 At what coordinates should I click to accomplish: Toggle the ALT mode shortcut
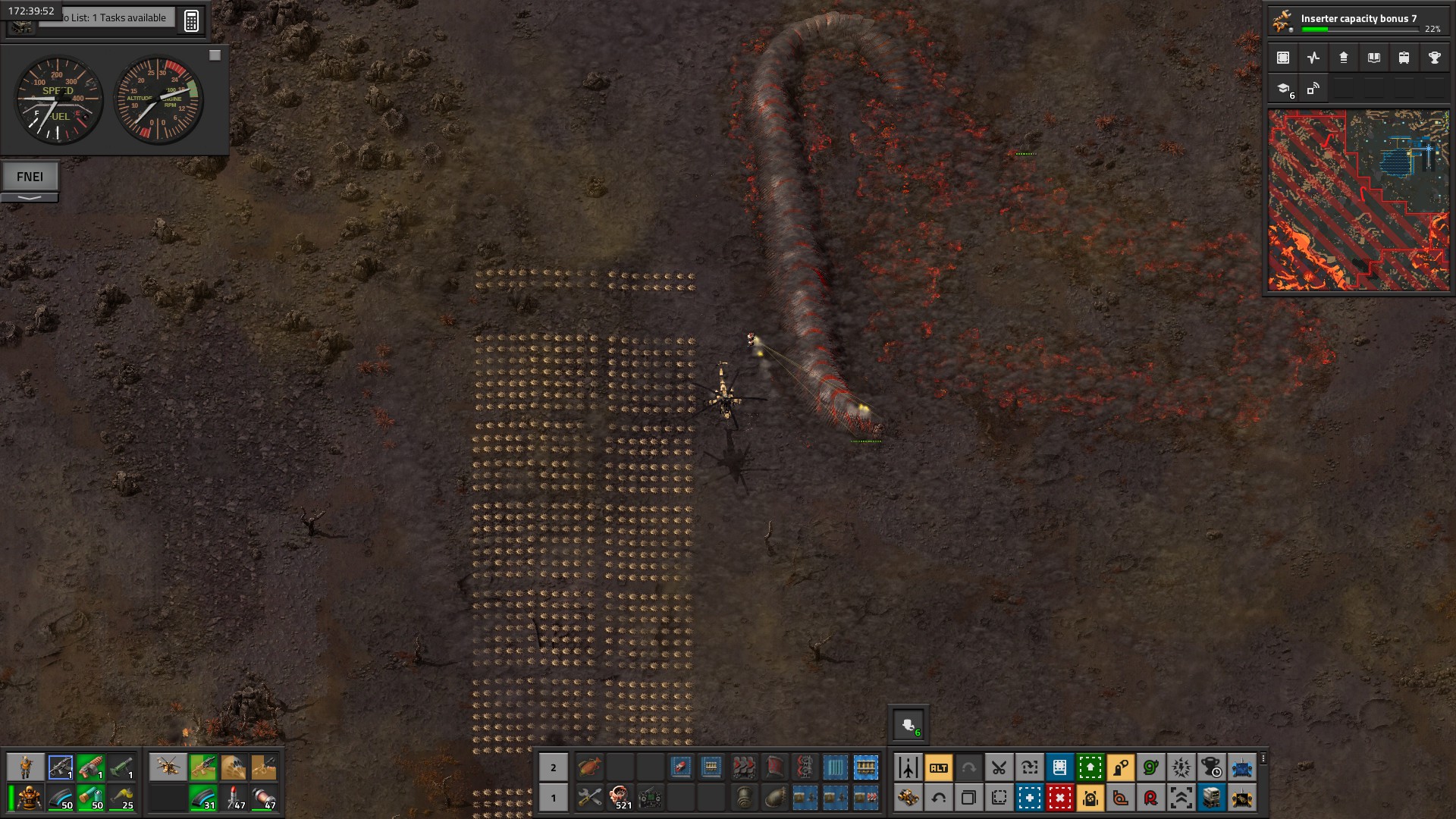(938, 767)
